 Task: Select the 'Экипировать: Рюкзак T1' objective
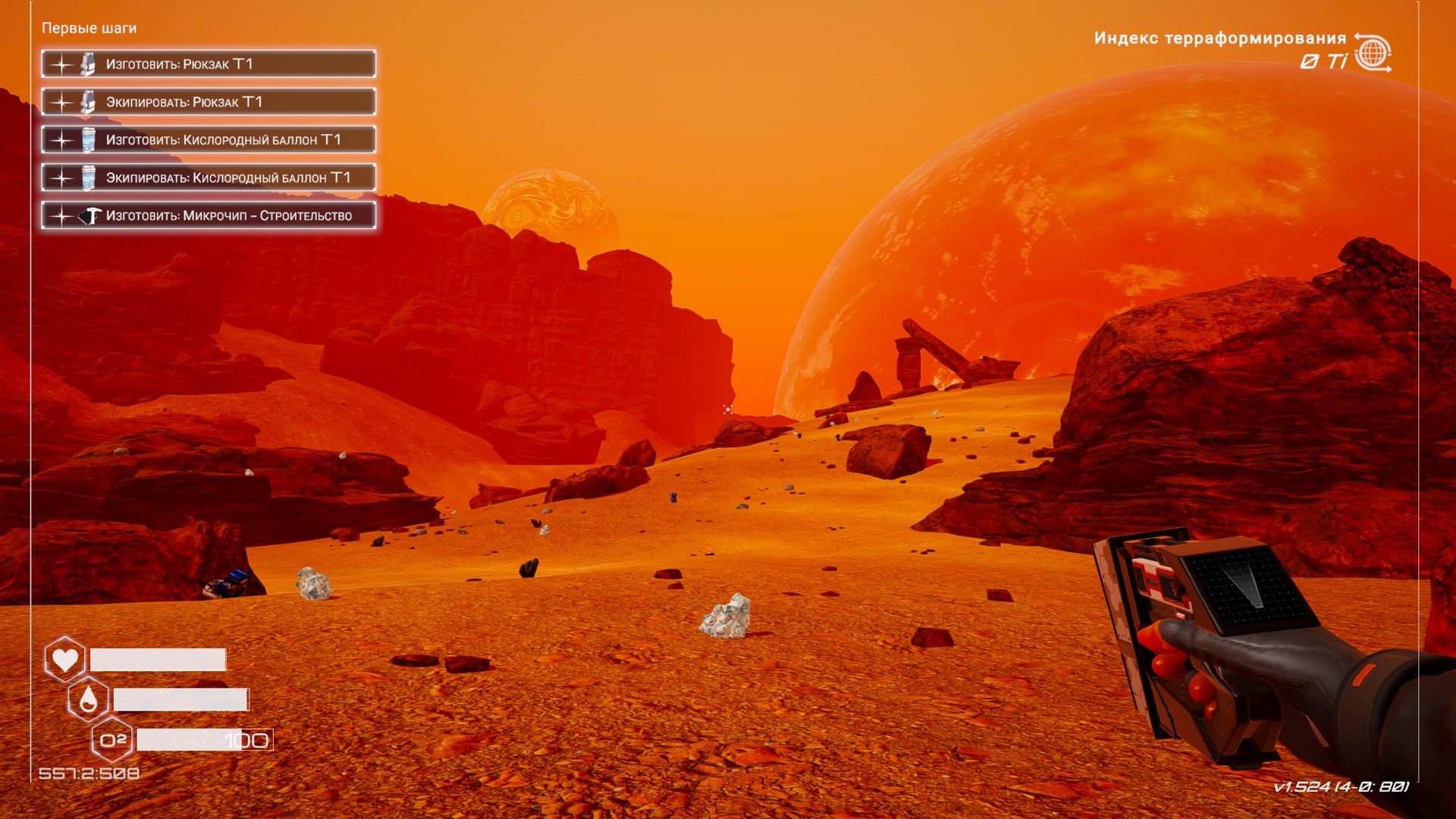pos(209,102)
